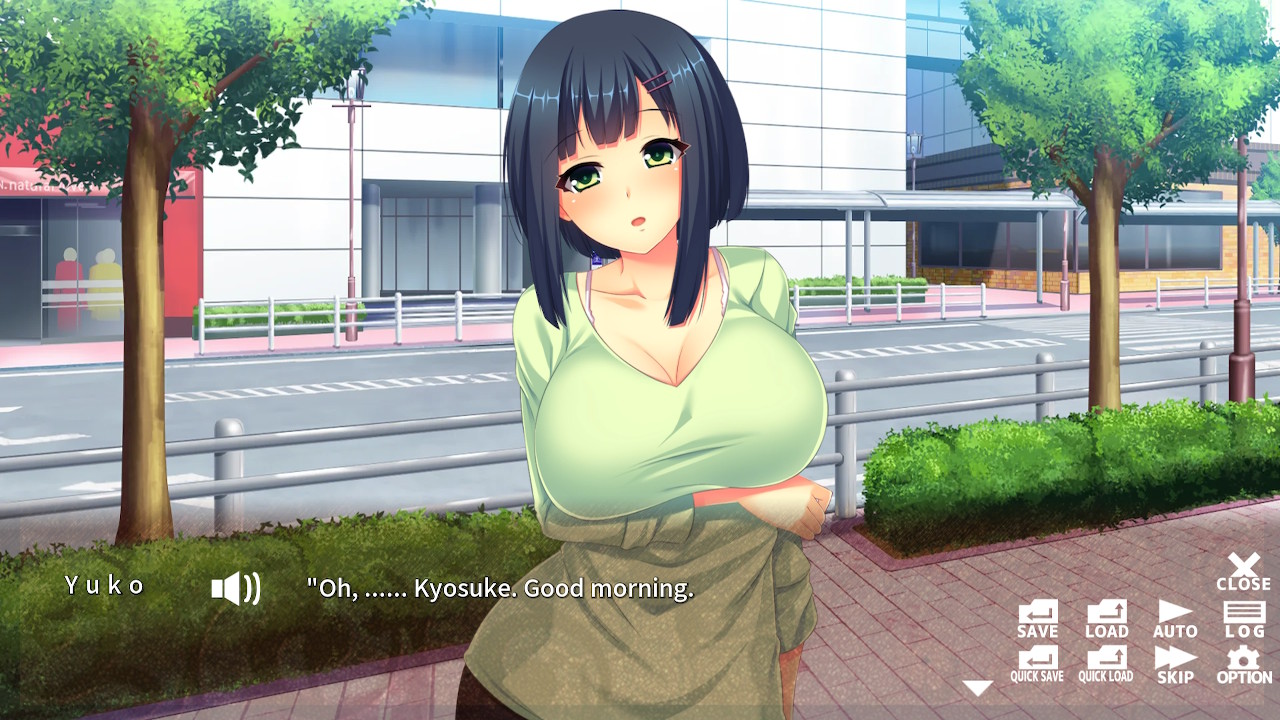Replay Yuko's voice line with speaker icon
The height and width of the screenshot is (720, 1280).
237,588
